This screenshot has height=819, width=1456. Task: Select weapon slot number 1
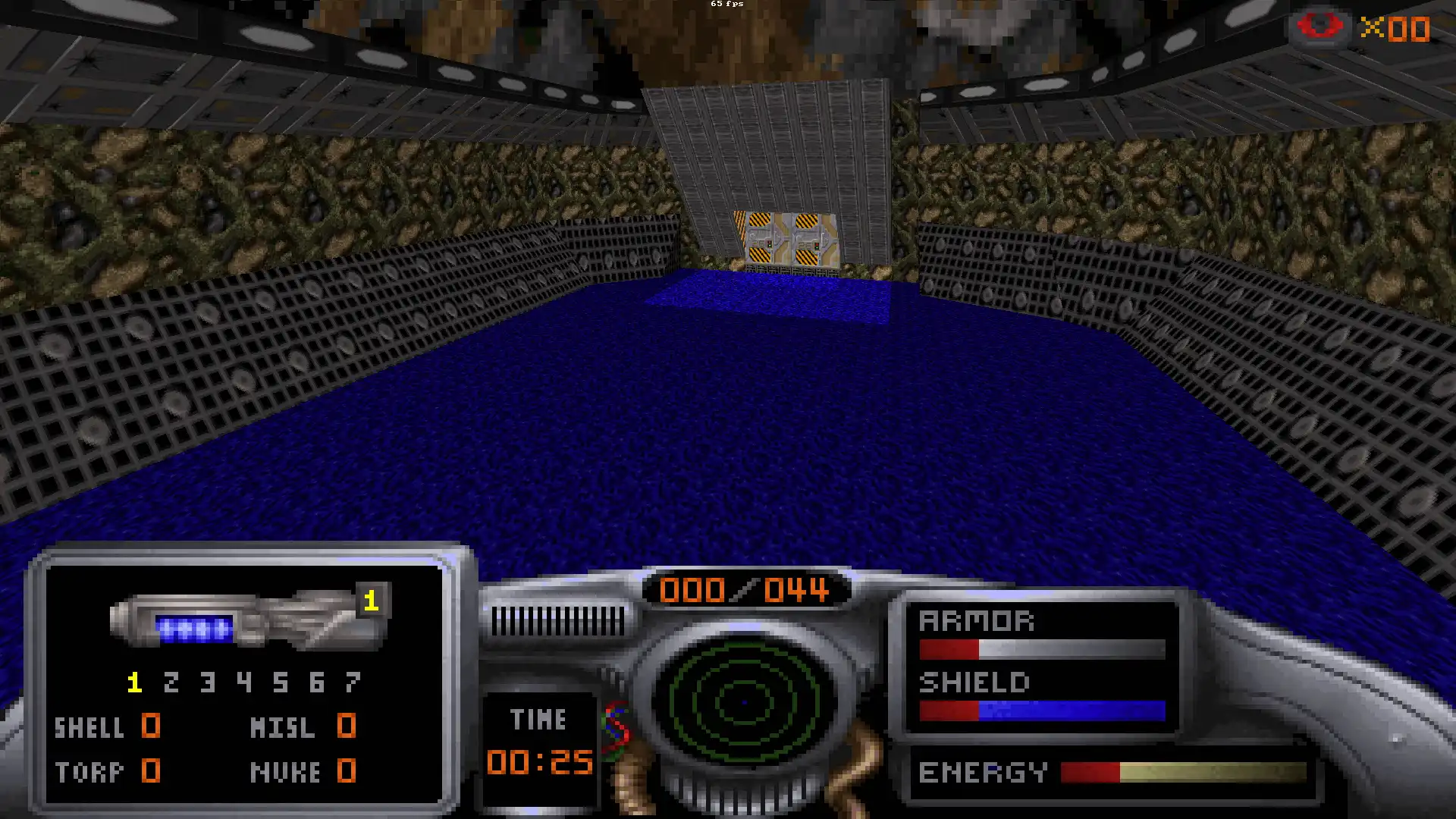point(135,682)
